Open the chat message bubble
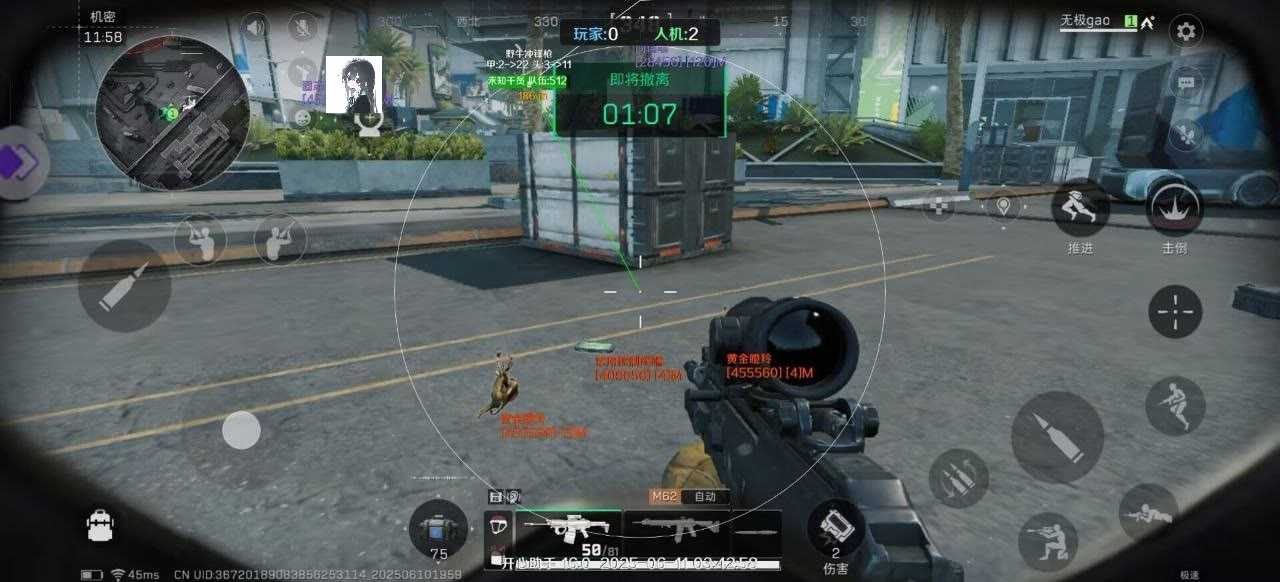The height and width of the screenshot is (582, 1280). pos(1186,83)
